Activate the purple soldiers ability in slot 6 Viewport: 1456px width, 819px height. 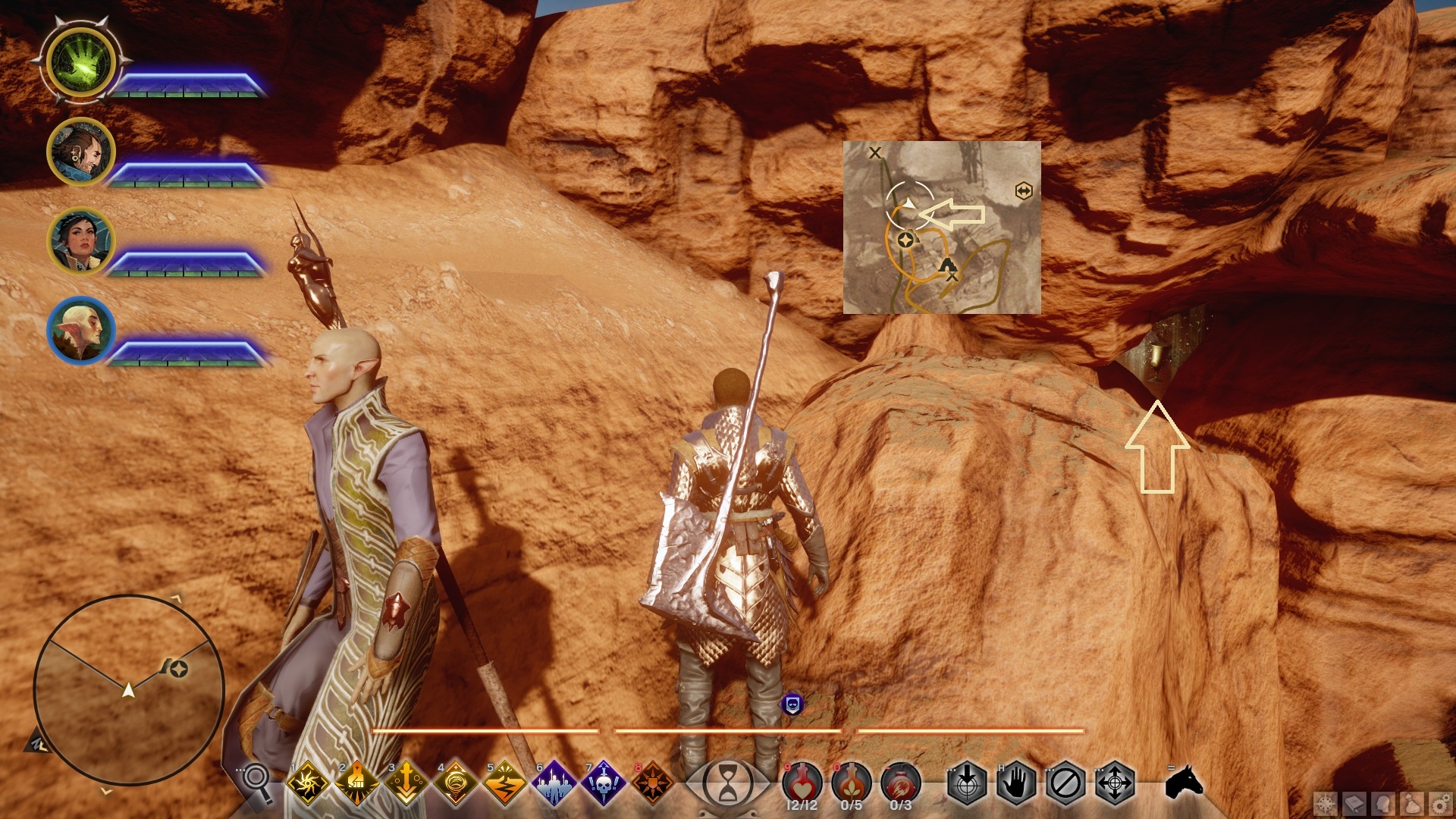[554, 783]
